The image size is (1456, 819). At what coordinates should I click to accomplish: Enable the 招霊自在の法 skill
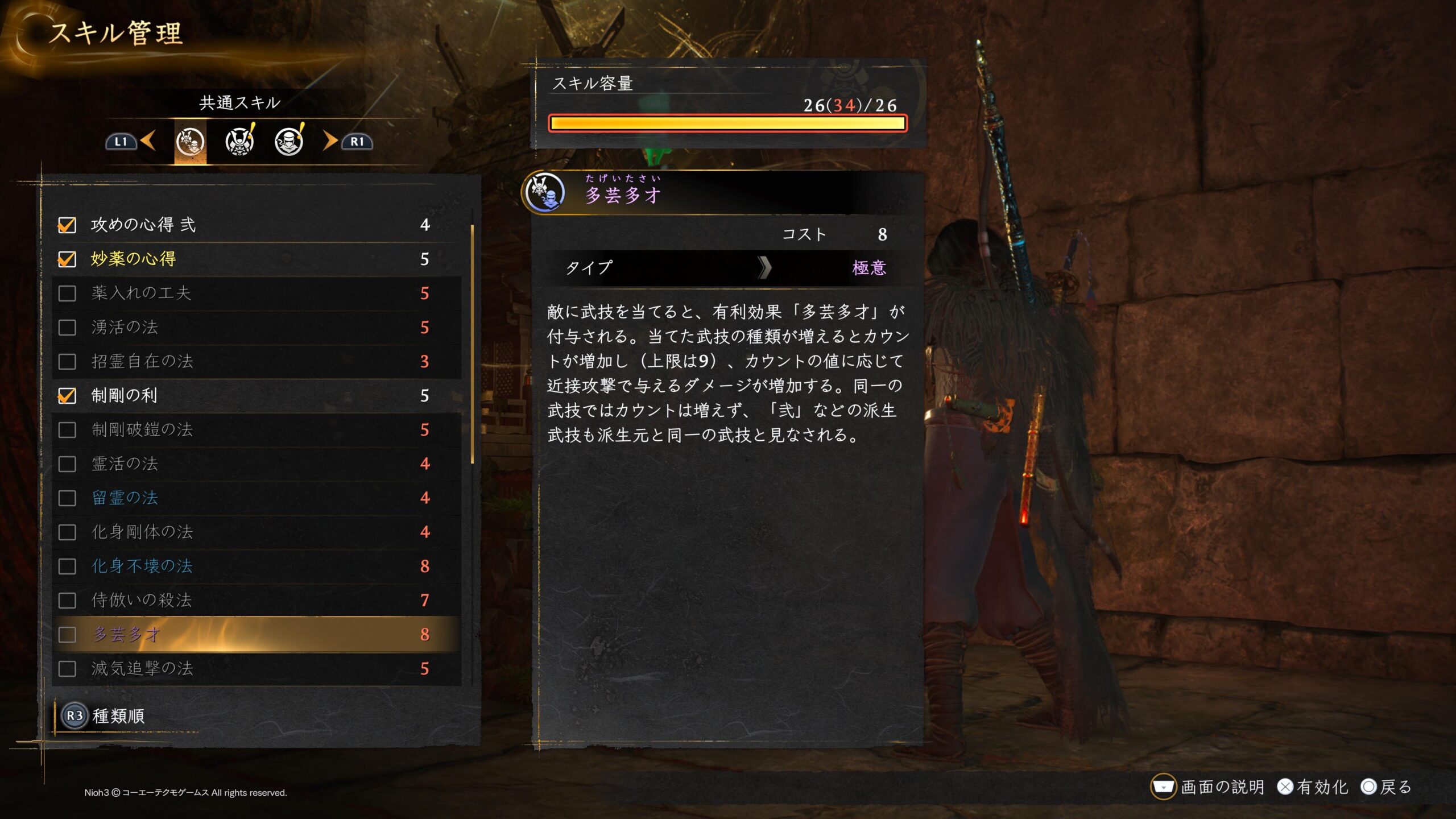[67, 362]
